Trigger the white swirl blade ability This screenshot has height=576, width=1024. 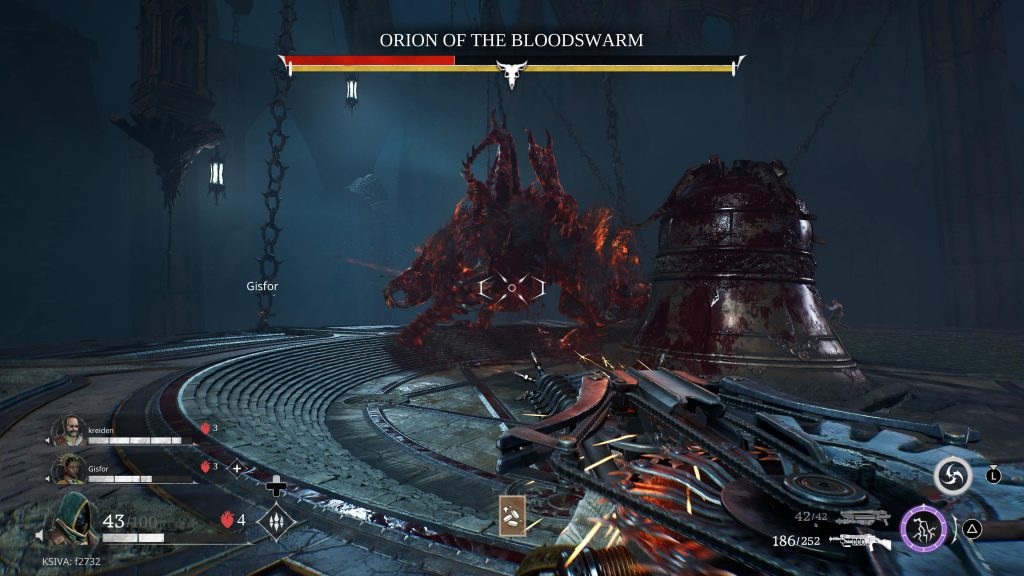[x=953, y=477]
